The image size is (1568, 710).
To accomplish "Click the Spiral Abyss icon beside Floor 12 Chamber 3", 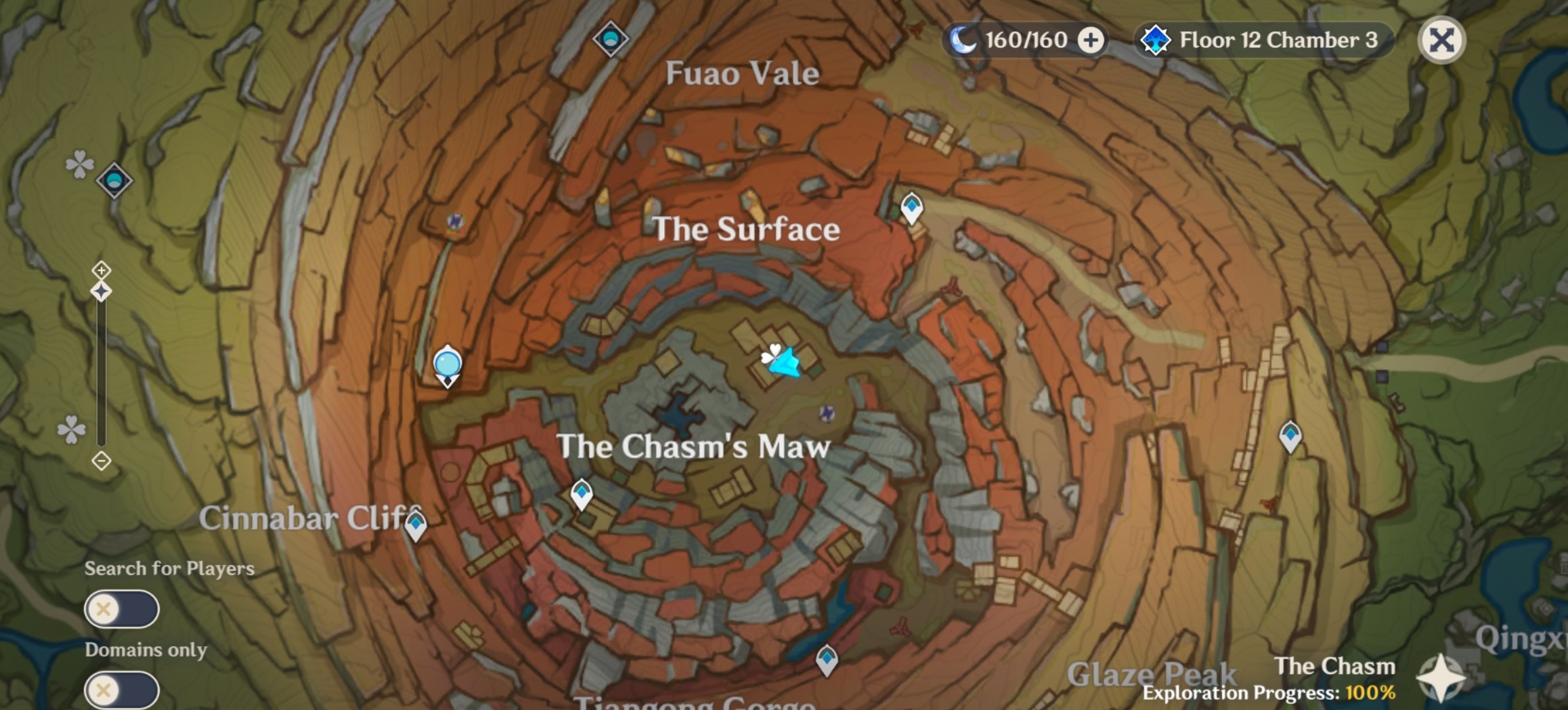I will pos(1158,39).
